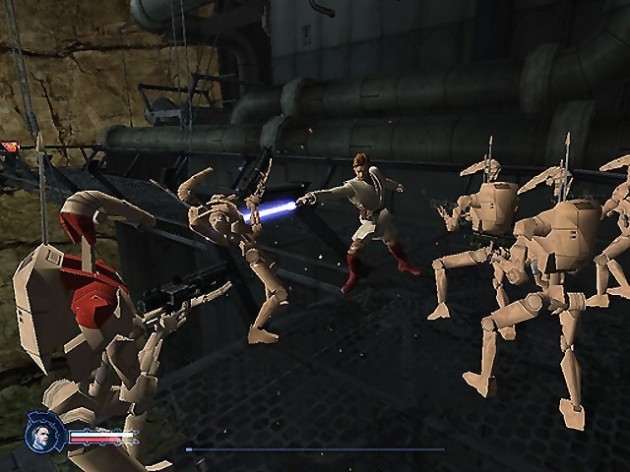Viewport: 630px width, 472px height.
Task: Click the Jedi character portrait icon
Action: 46,432
